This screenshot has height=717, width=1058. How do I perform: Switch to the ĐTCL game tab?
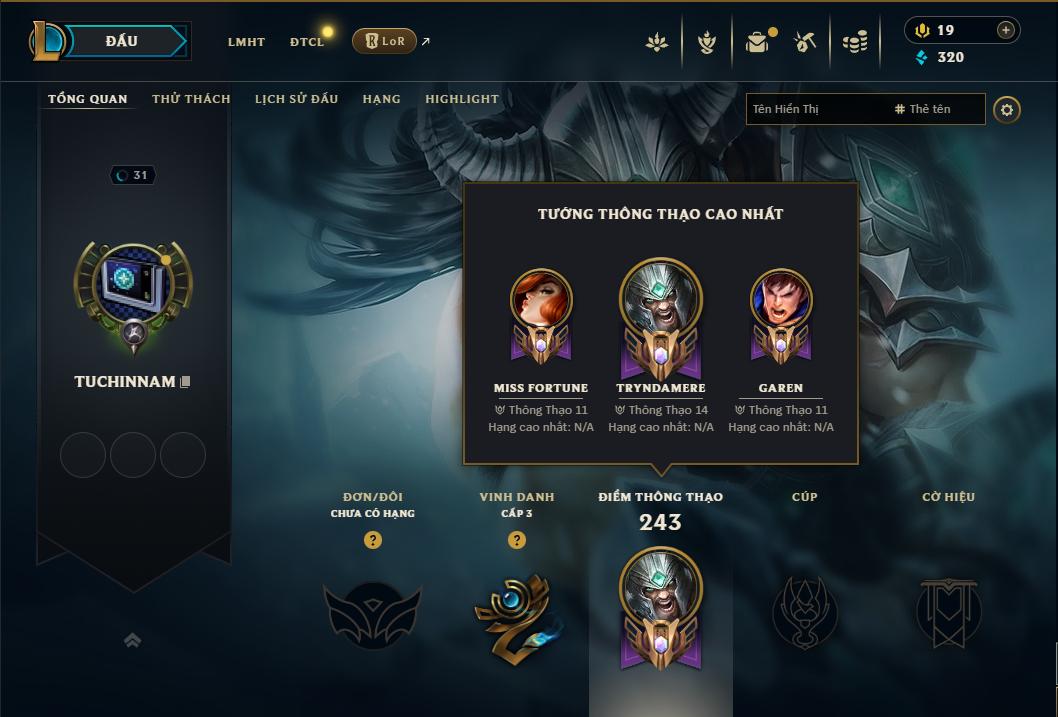click(307, 42)
